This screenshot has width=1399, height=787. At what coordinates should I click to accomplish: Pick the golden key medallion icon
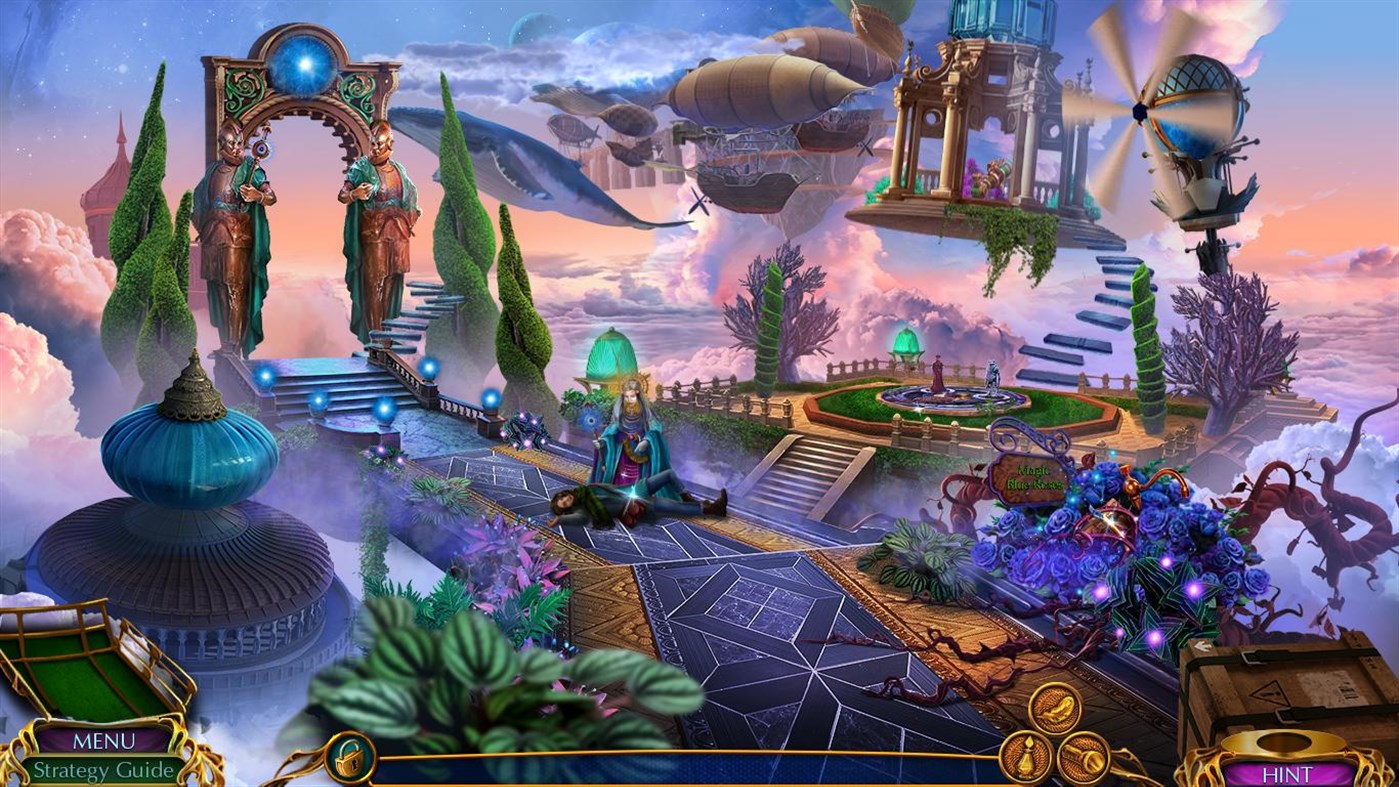tap(1086, 758)
